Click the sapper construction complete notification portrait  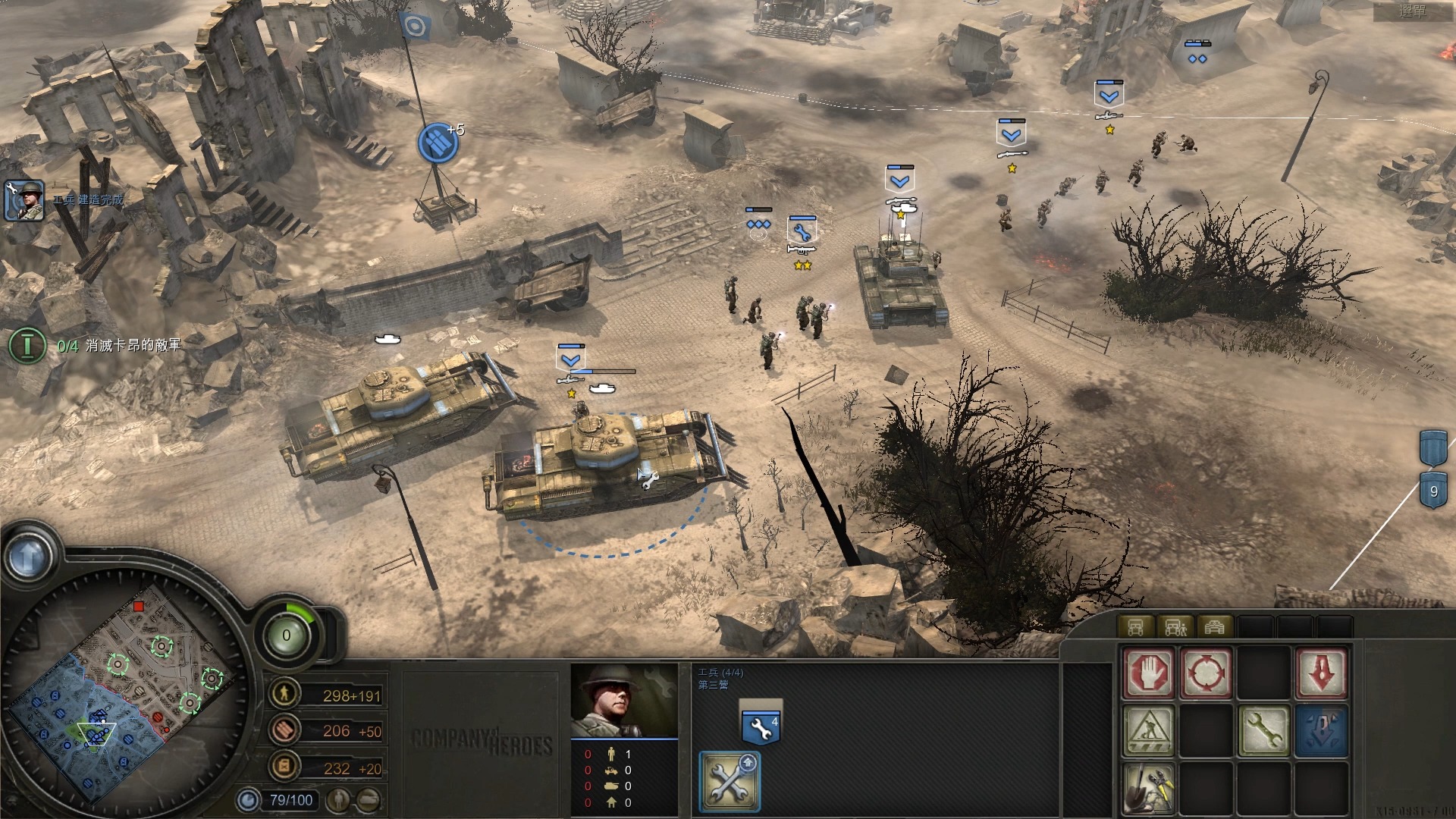click(x=24, y=200)
